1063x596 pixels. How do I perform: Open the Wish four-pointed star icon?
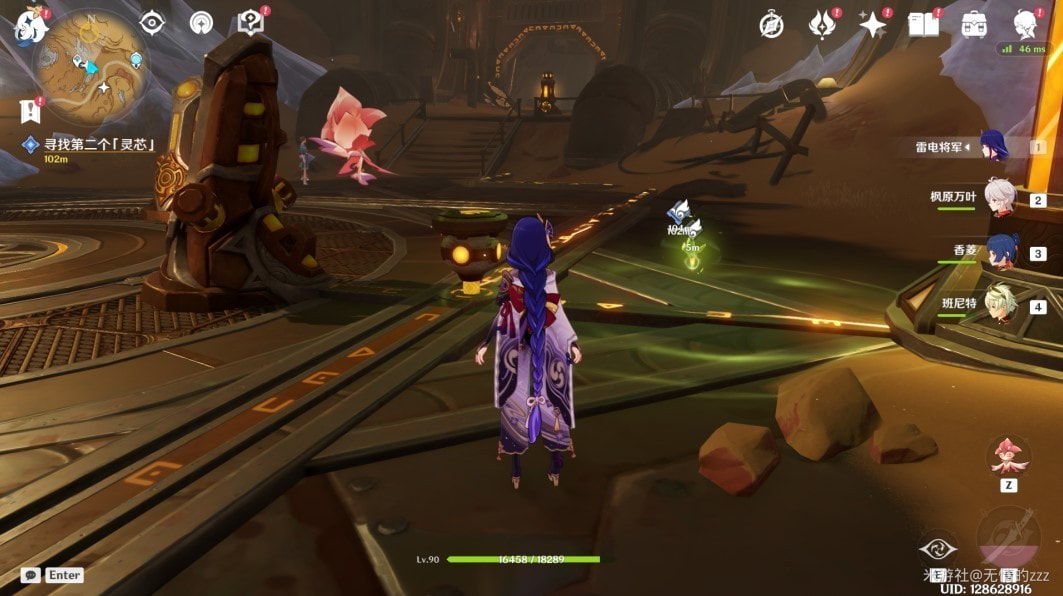pos(873,25)
